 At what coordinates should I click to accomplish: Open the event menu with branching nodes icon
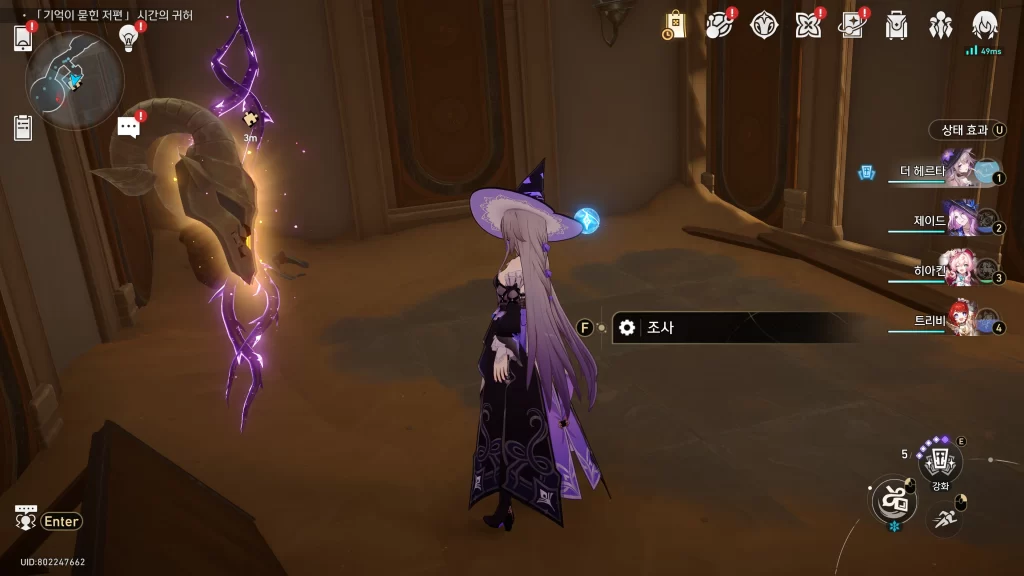tap(720, 25)
